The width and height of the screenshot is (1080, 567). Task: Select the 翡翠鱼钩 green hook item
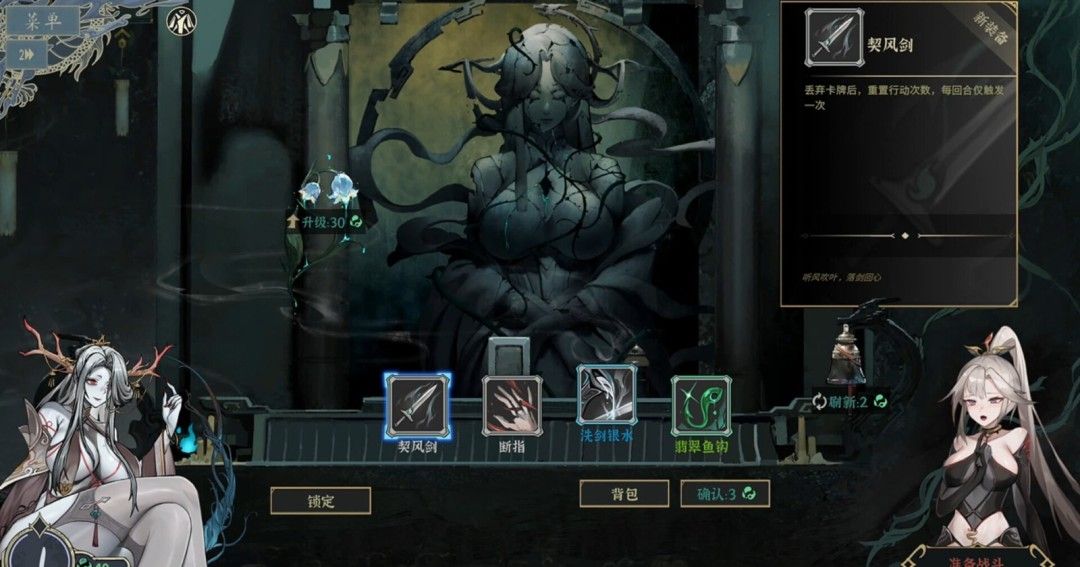point(700,406)
